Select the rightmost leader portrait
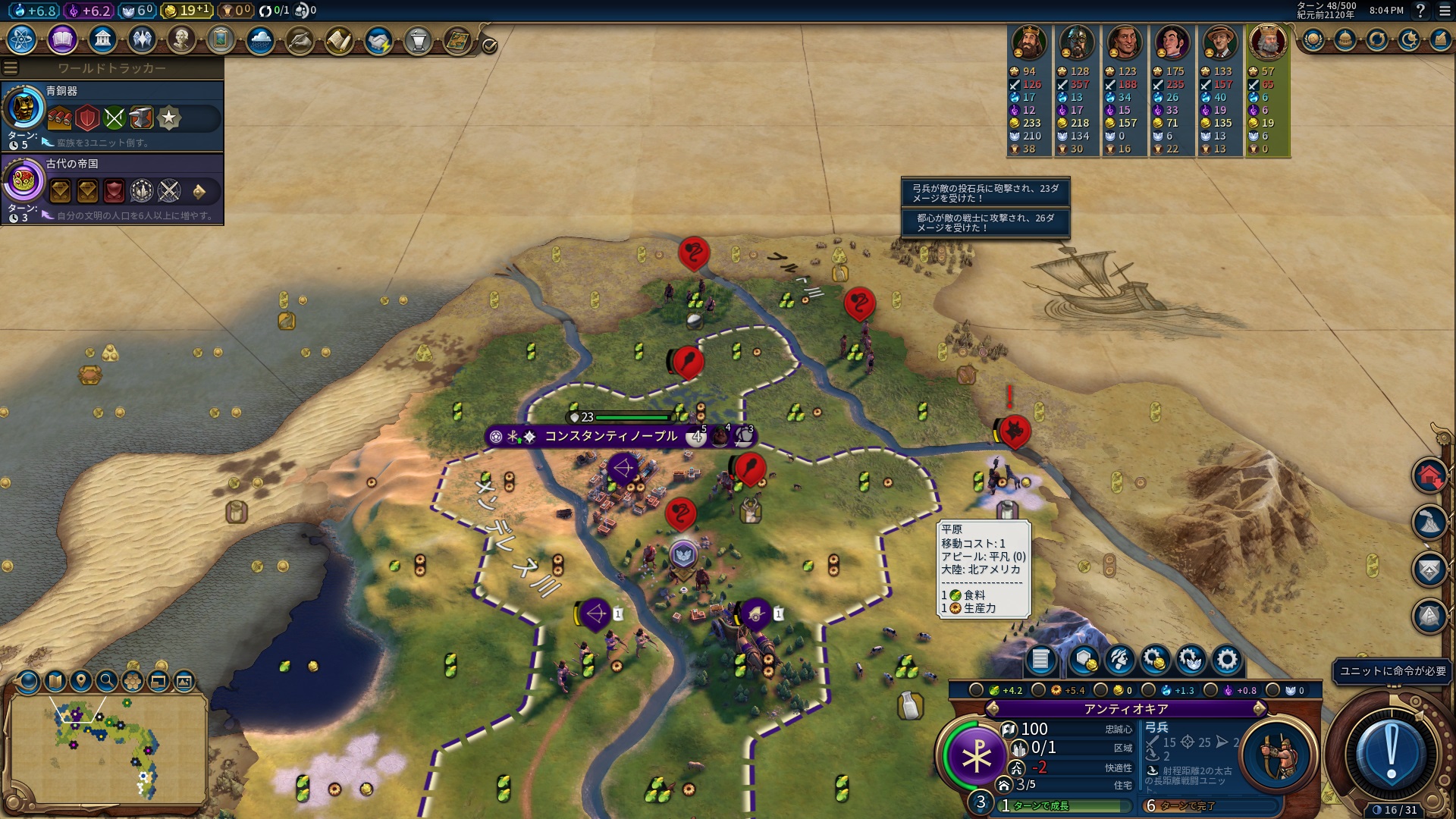 pos(1268,42)
